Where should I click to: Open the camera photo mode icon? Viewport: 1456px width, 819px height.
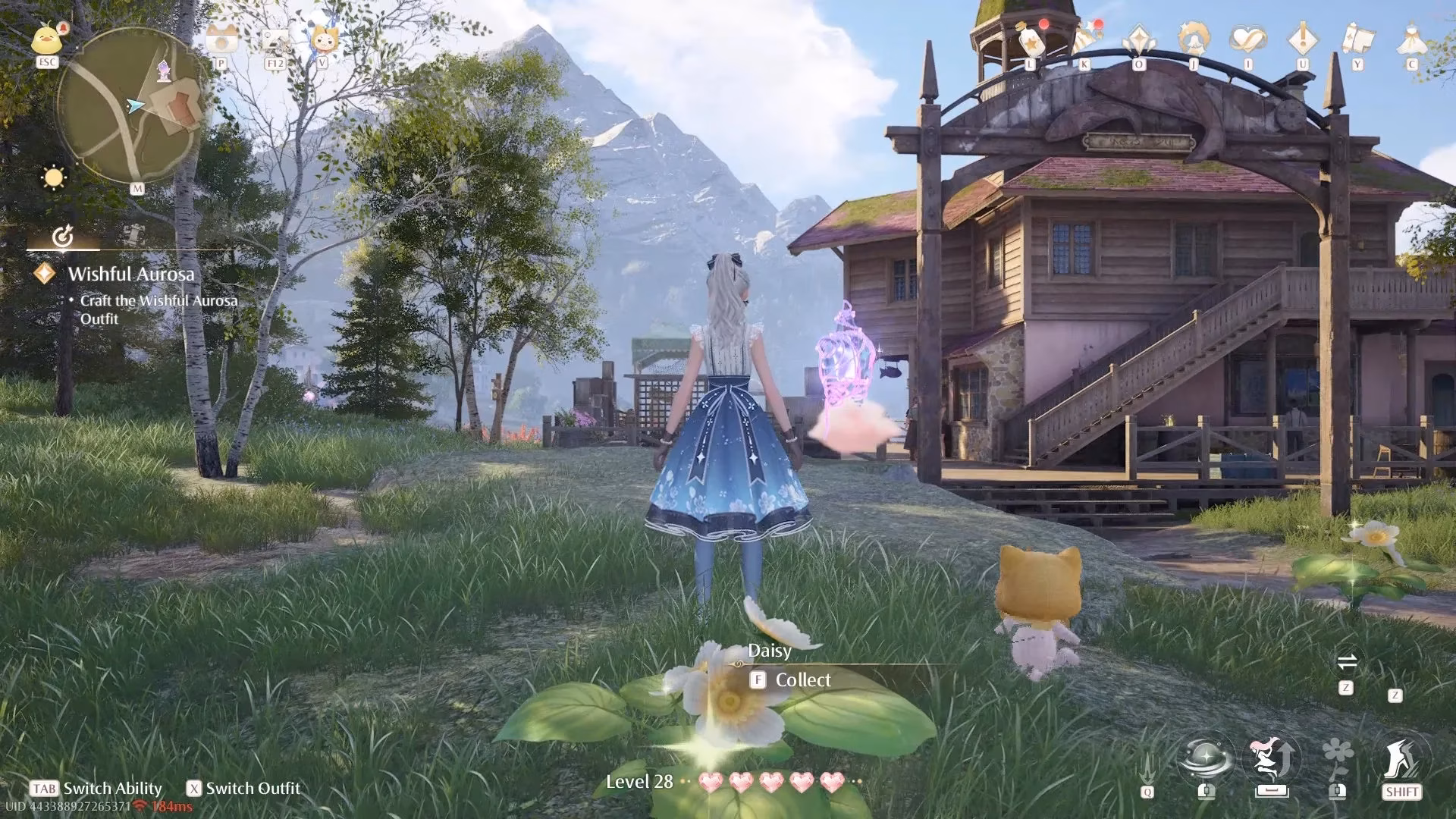point(221,39)
